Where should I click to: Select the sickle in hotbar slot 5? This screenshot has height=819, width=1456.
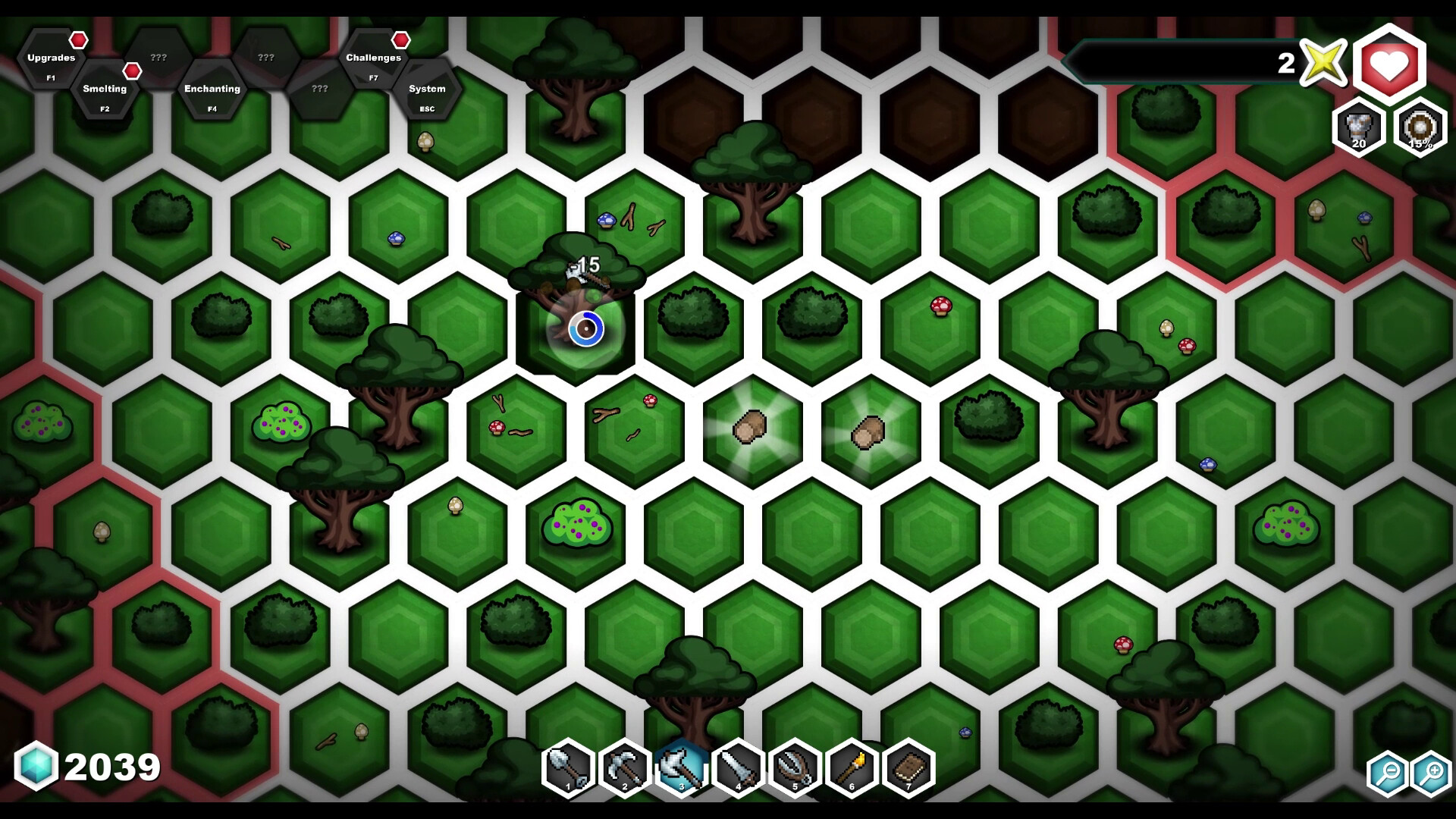796,769
